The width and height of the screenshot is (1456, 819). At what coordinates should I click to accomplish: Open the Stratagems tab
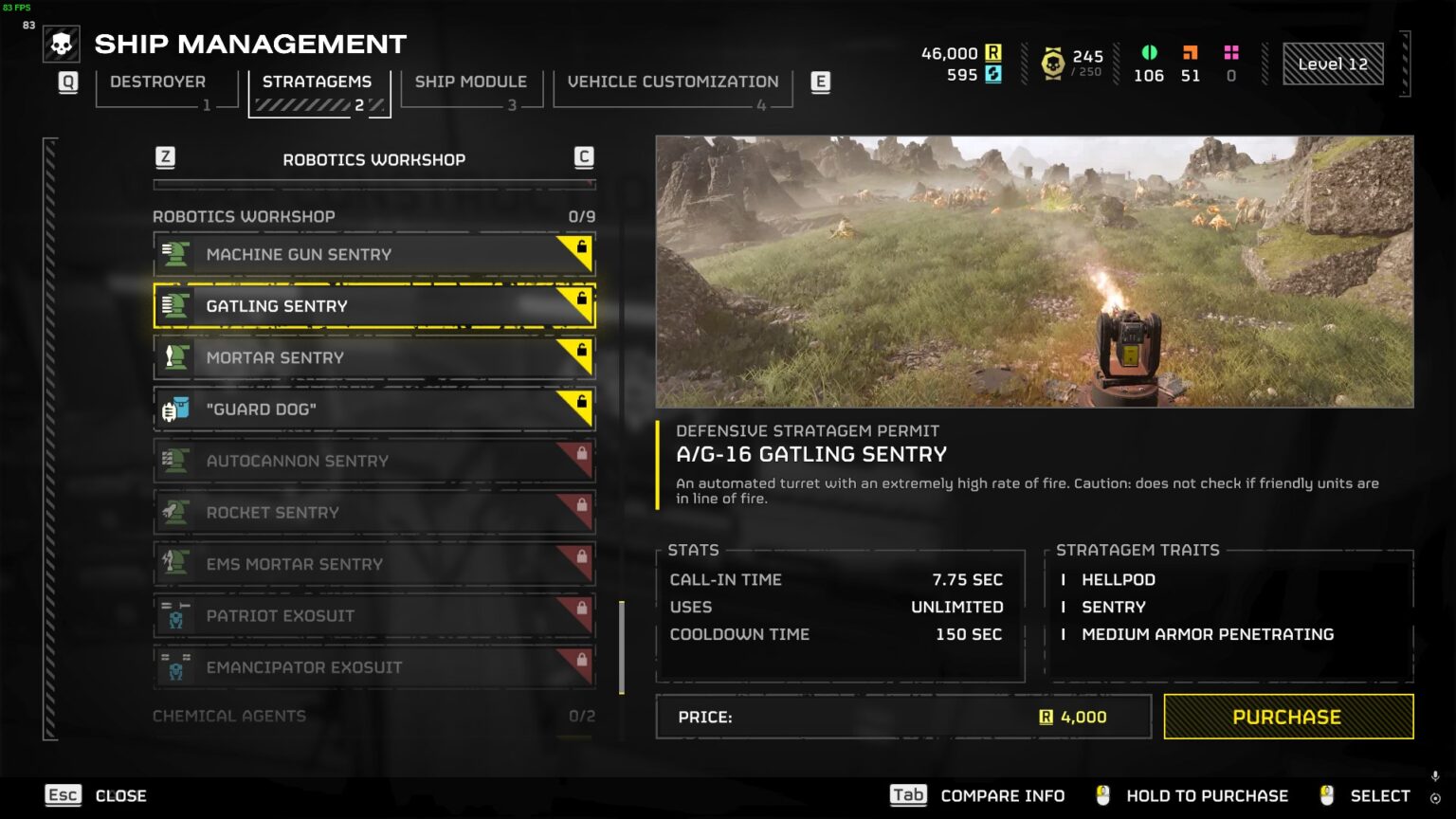click(x=318, y=82)
